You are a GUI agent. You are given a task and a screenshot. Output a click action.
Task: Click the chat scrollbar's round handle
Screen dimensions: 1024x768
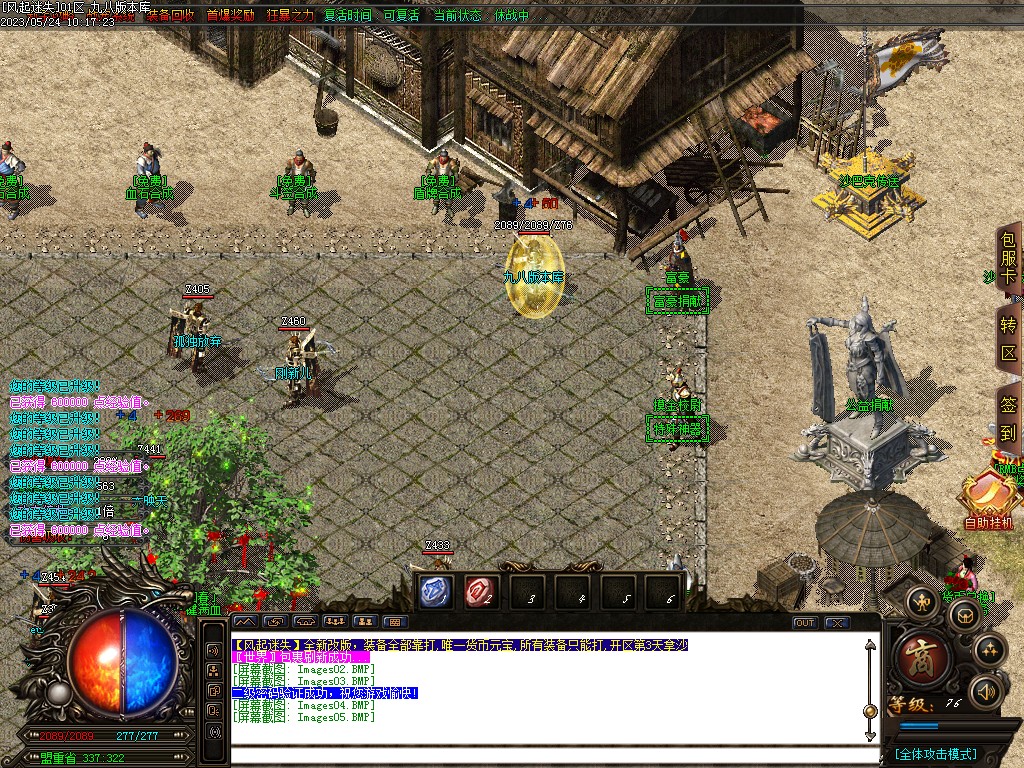click(870, 710)
